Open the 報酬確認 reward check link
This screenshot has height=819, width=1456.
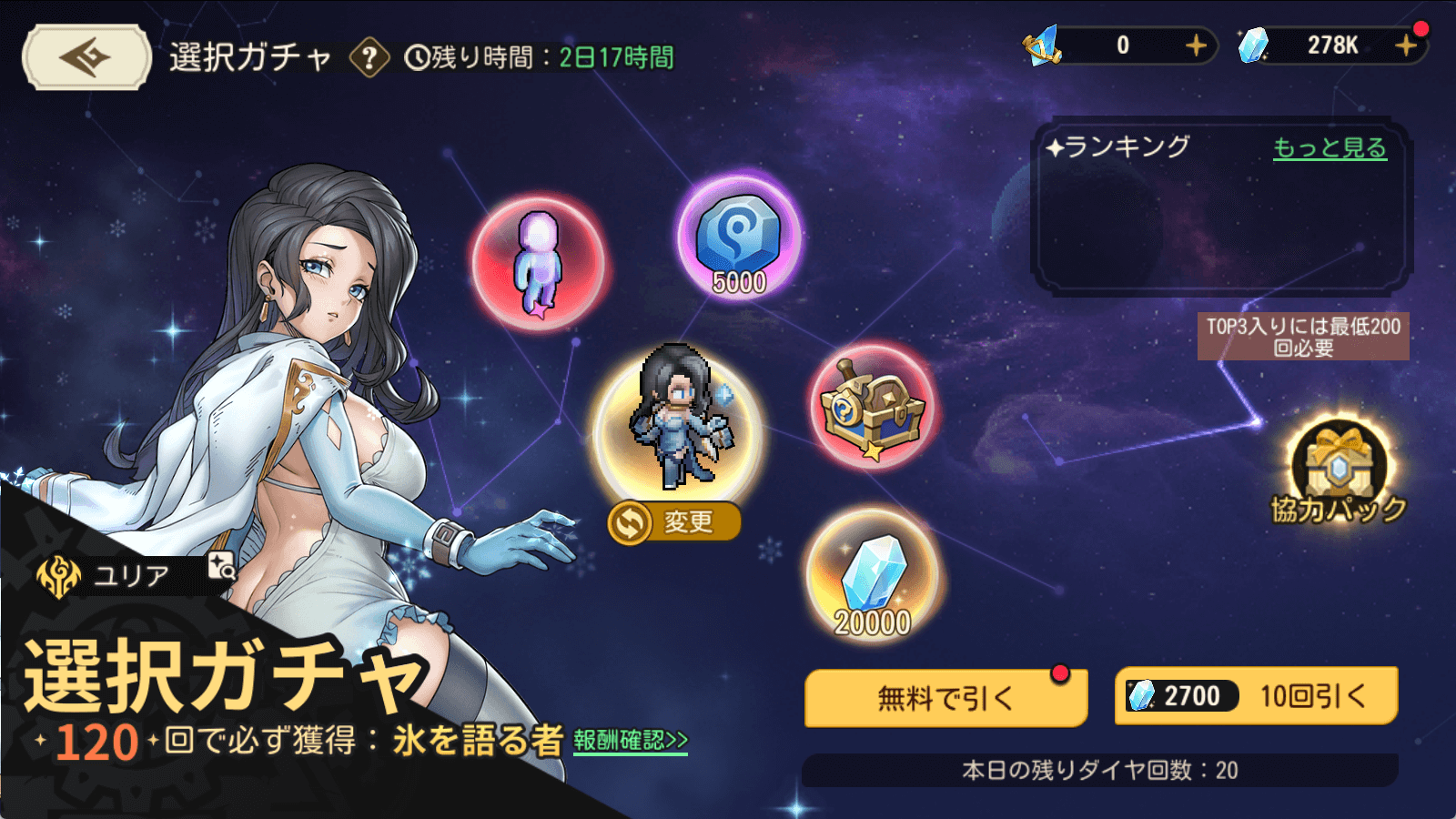[x=631, y=741]
